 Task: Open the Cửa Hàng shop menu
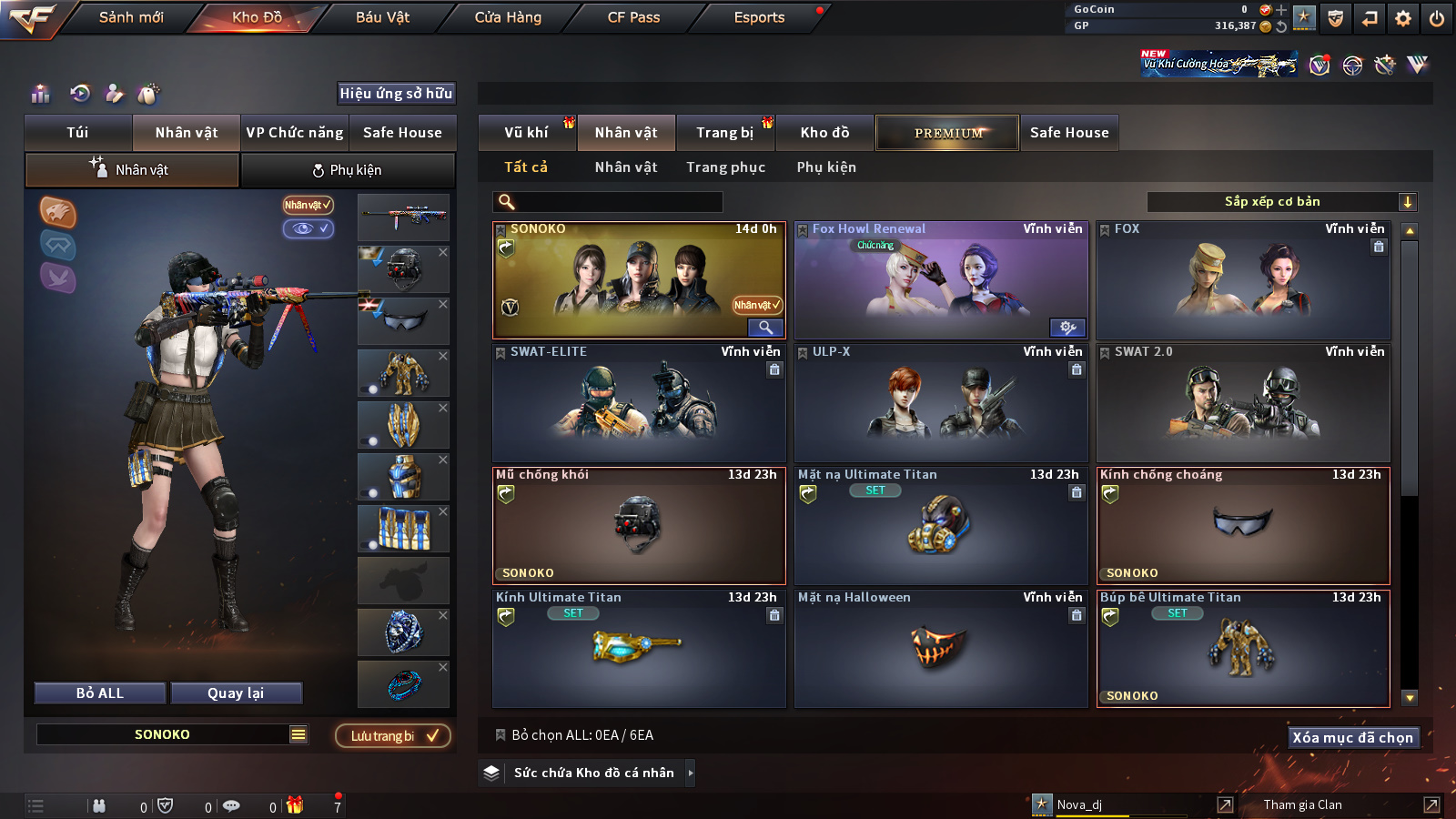click(508, 17)
